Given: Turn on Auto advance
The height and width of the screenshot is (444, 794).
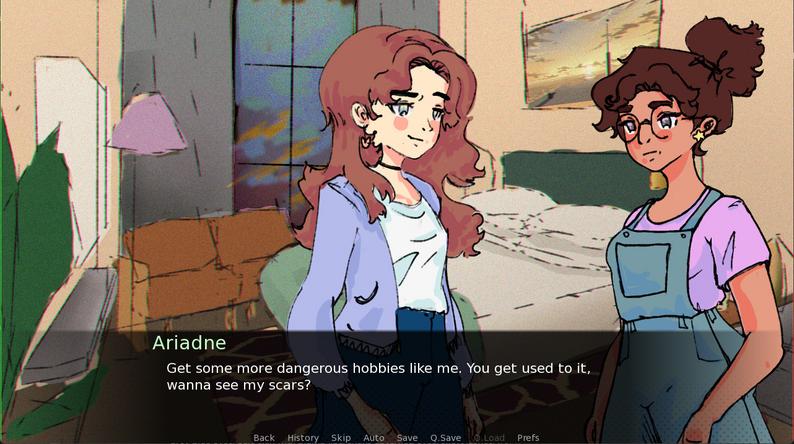Looking at the screenshot, I should tap(373, 438).
